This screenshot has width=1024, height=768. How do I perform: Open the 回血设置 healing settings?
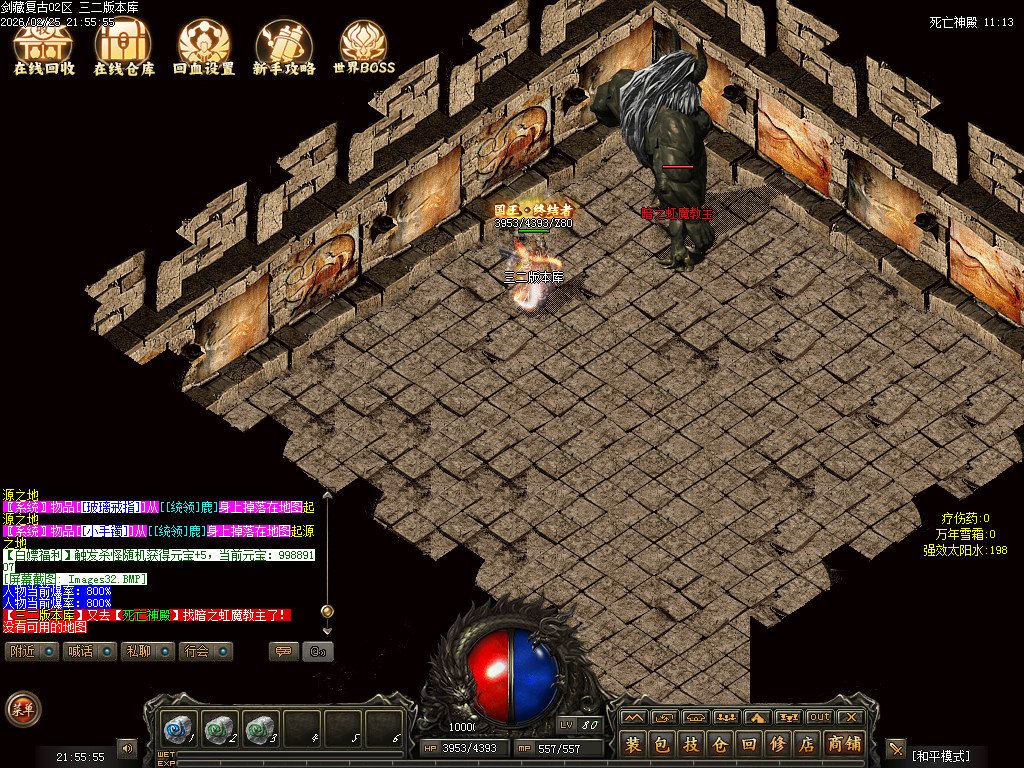tap(204, 48)
